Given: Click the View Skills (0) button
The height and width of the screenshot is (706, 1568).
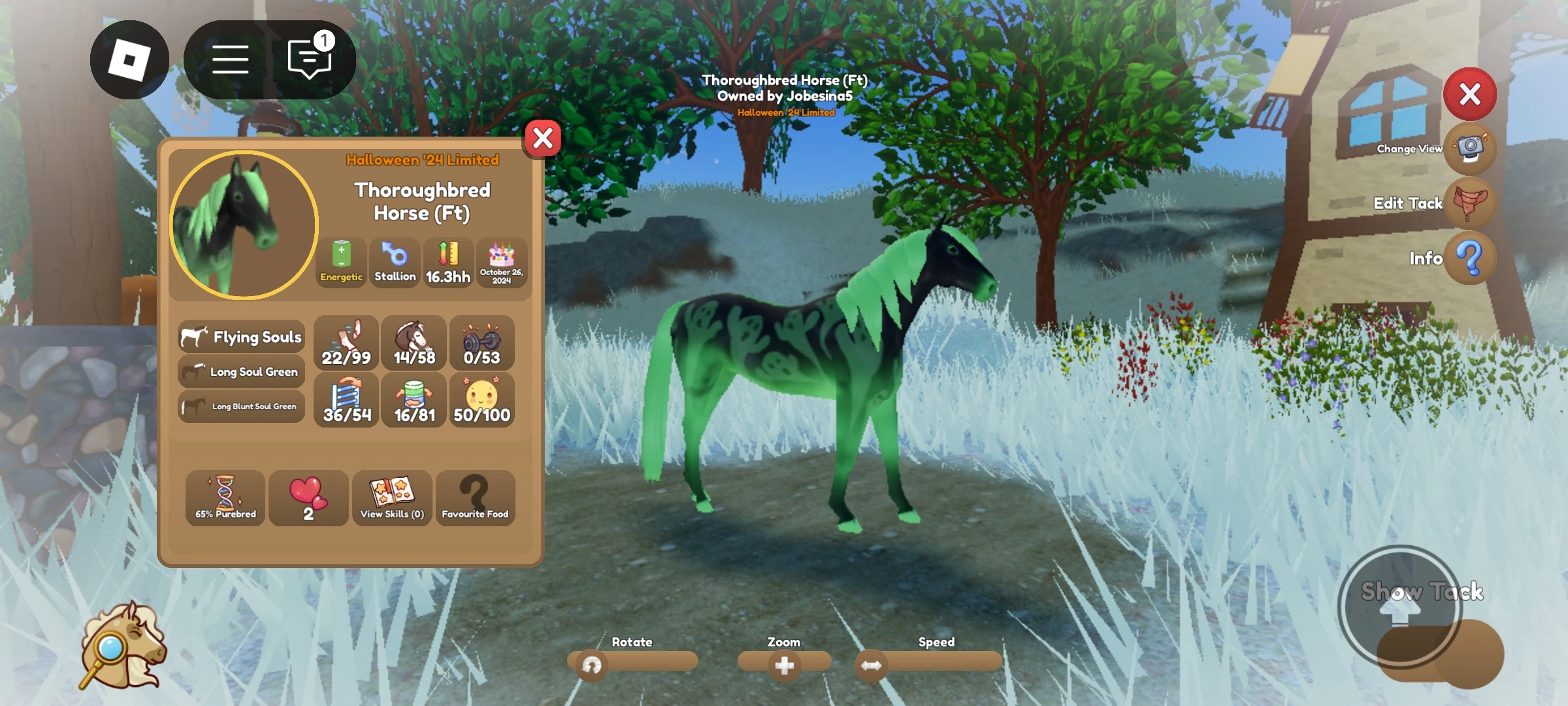Looking at the screenshot, I should (x=391, y=497).
